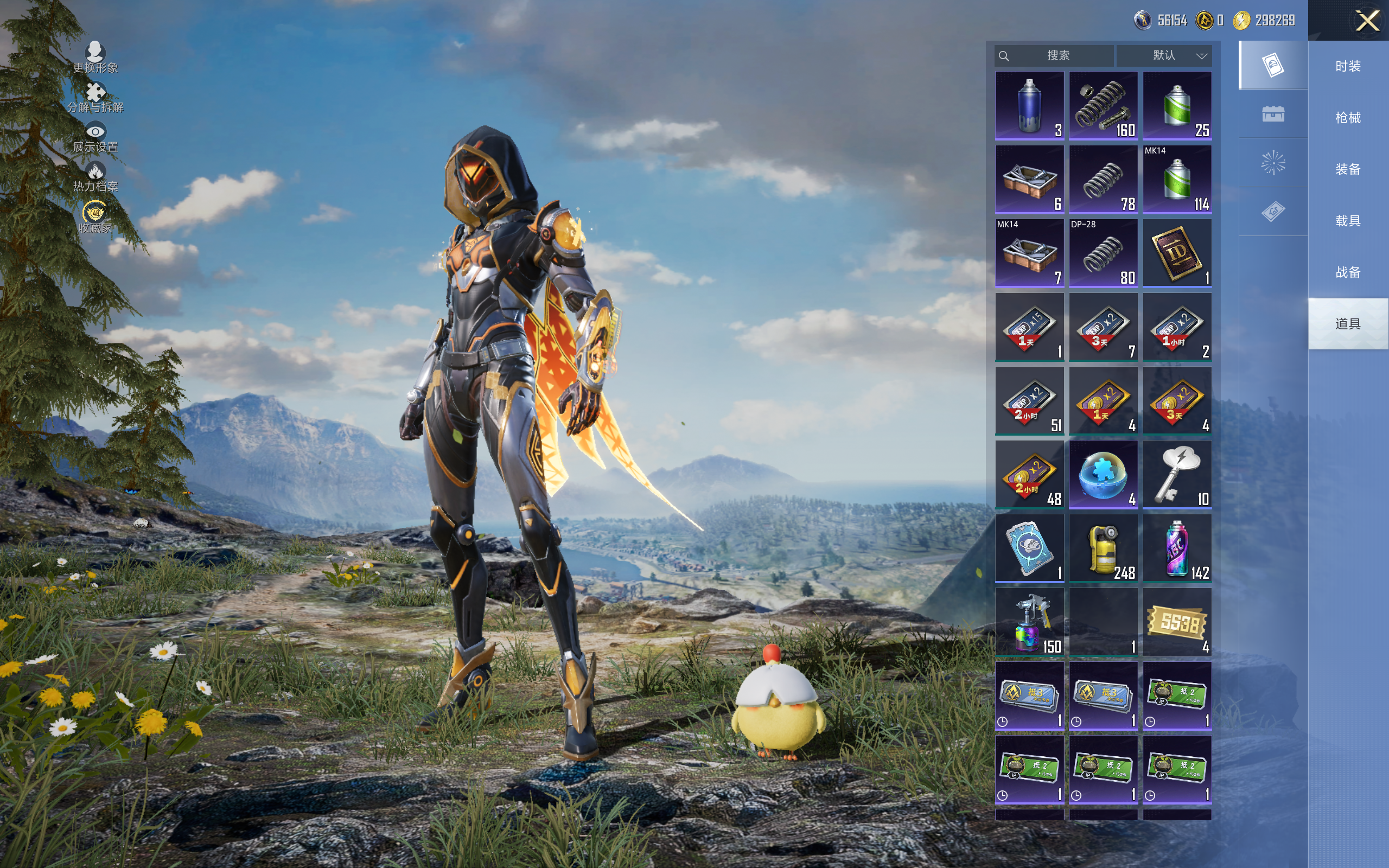Select the silver lightning key item
This screenshot has height=868, width=1389.
click(1177, 475)
